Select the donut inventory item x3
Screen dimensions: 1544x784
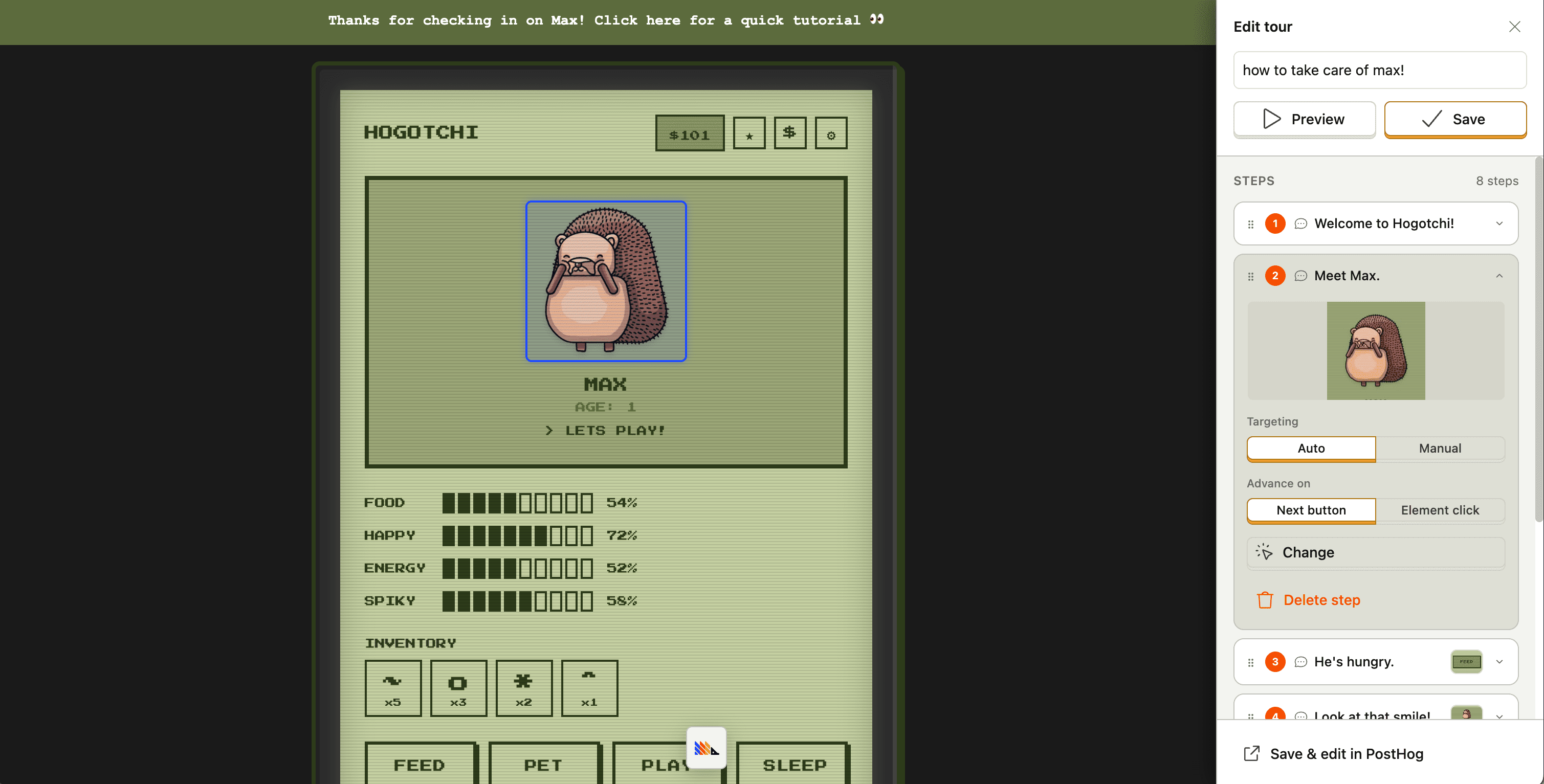tap(458, 687)
